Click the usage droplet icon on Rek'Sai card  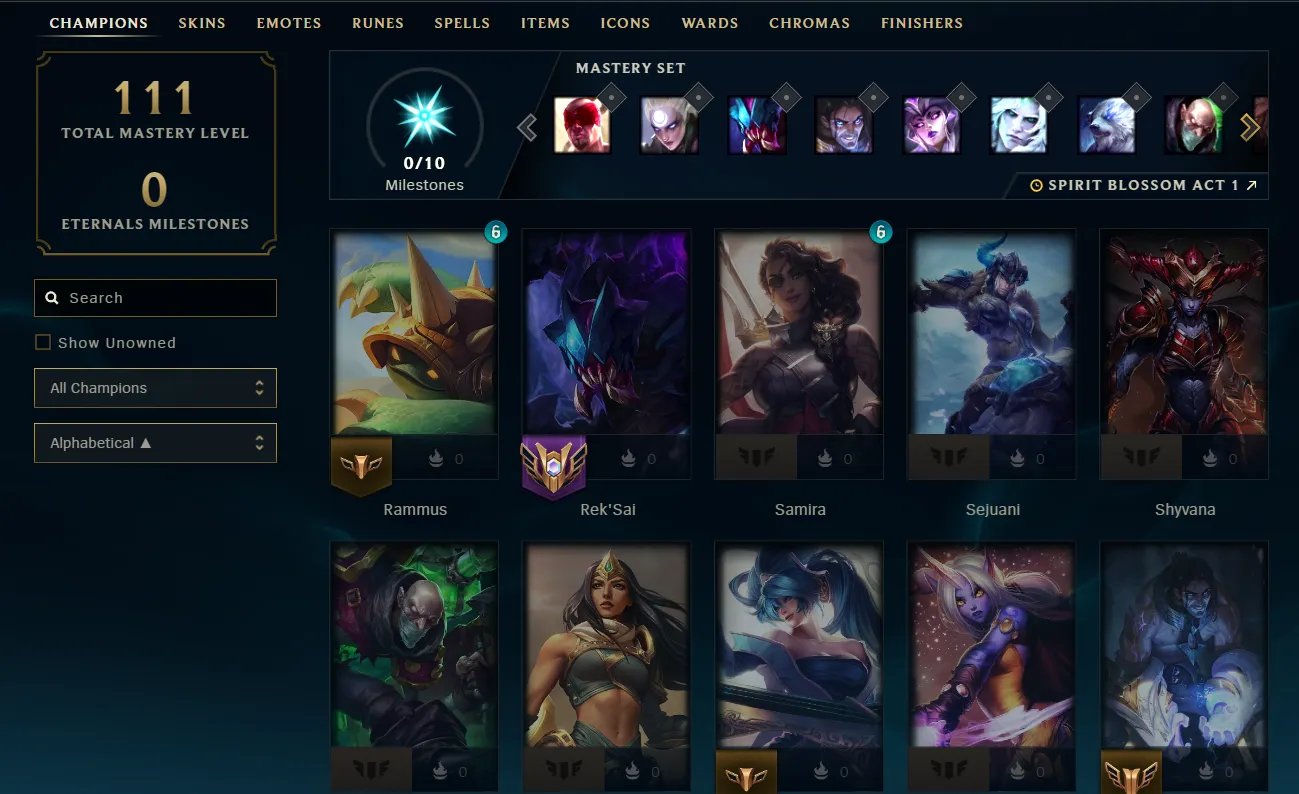pyautogui.click(x=628, y=458)
